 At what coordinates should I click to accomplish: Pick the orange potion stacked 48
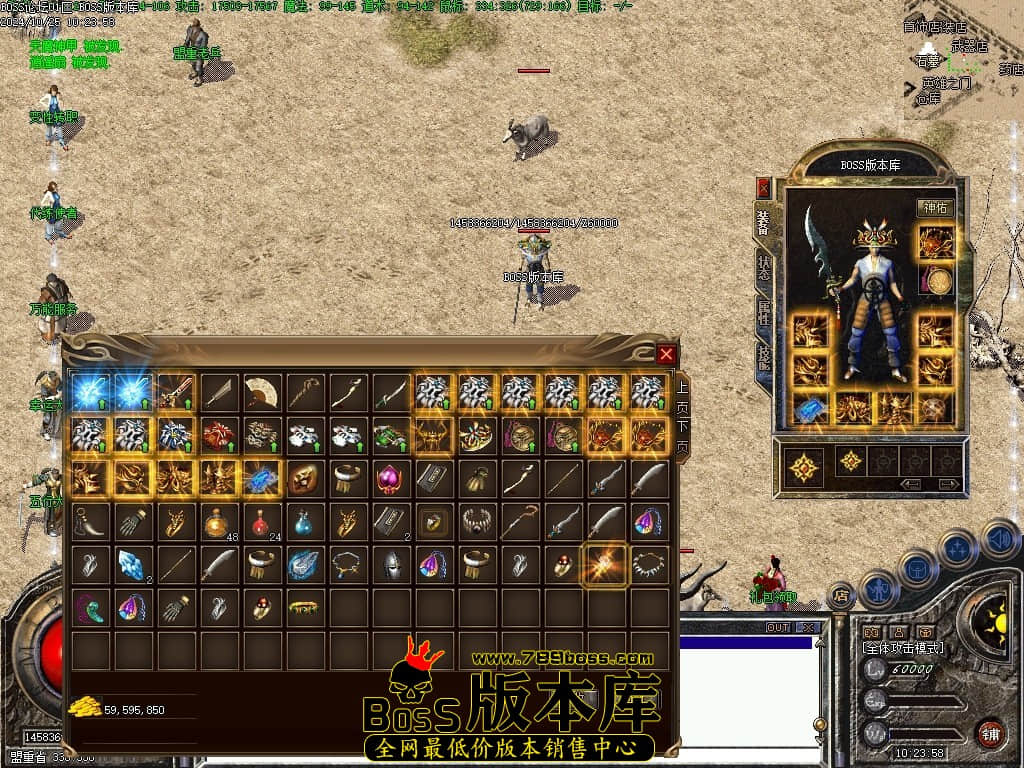click(x=219, y=521)
